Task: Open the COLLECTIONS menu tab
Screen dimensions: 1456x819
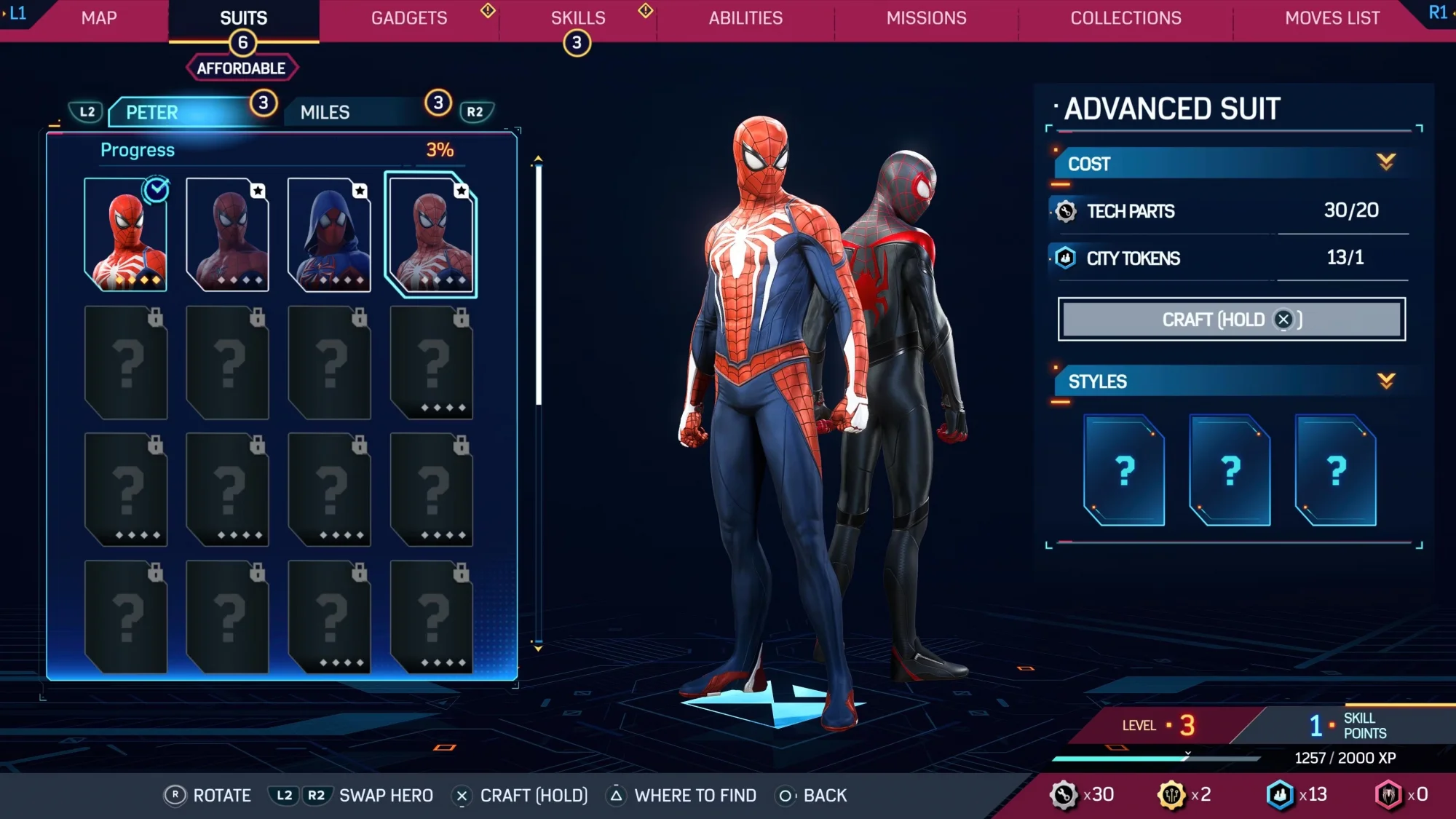Action: tap(1125, 18)
